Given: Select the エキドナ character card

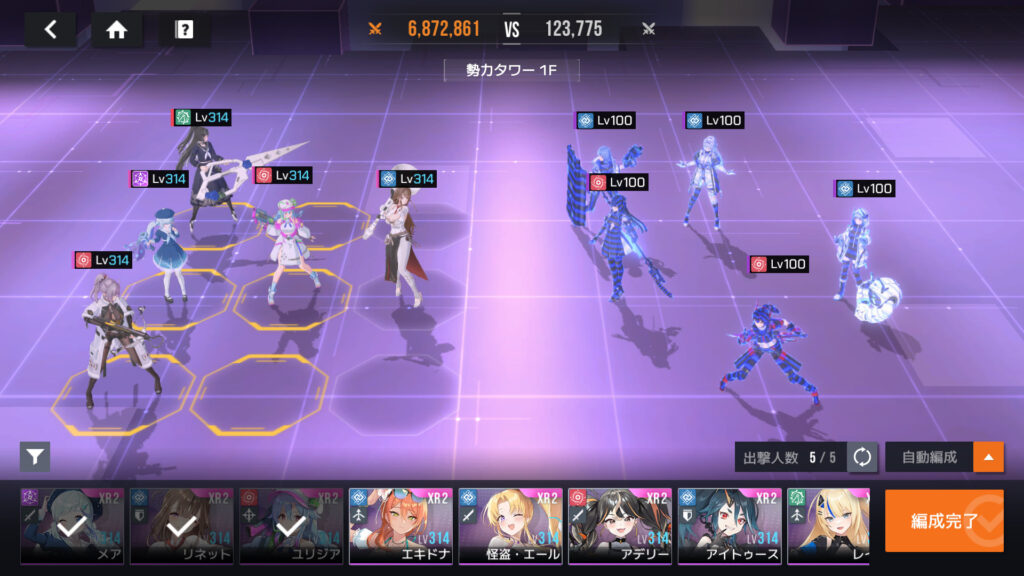Looking at the screenshot, I should (401, 526).
